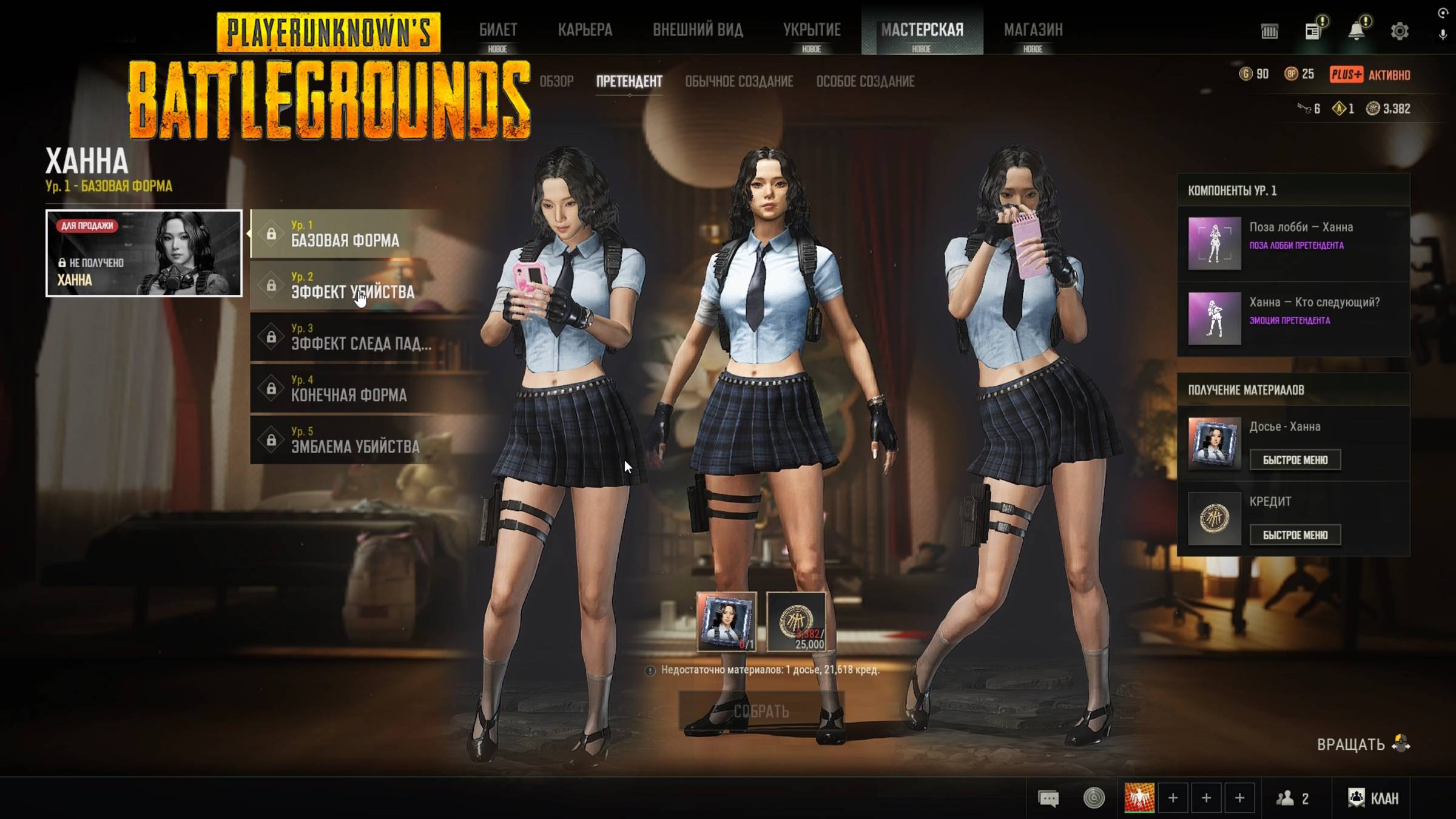
Task: Open the БЫСТРОЕ МЕНЮ under КРЕДИТ
Action: tap(1295, 534)
